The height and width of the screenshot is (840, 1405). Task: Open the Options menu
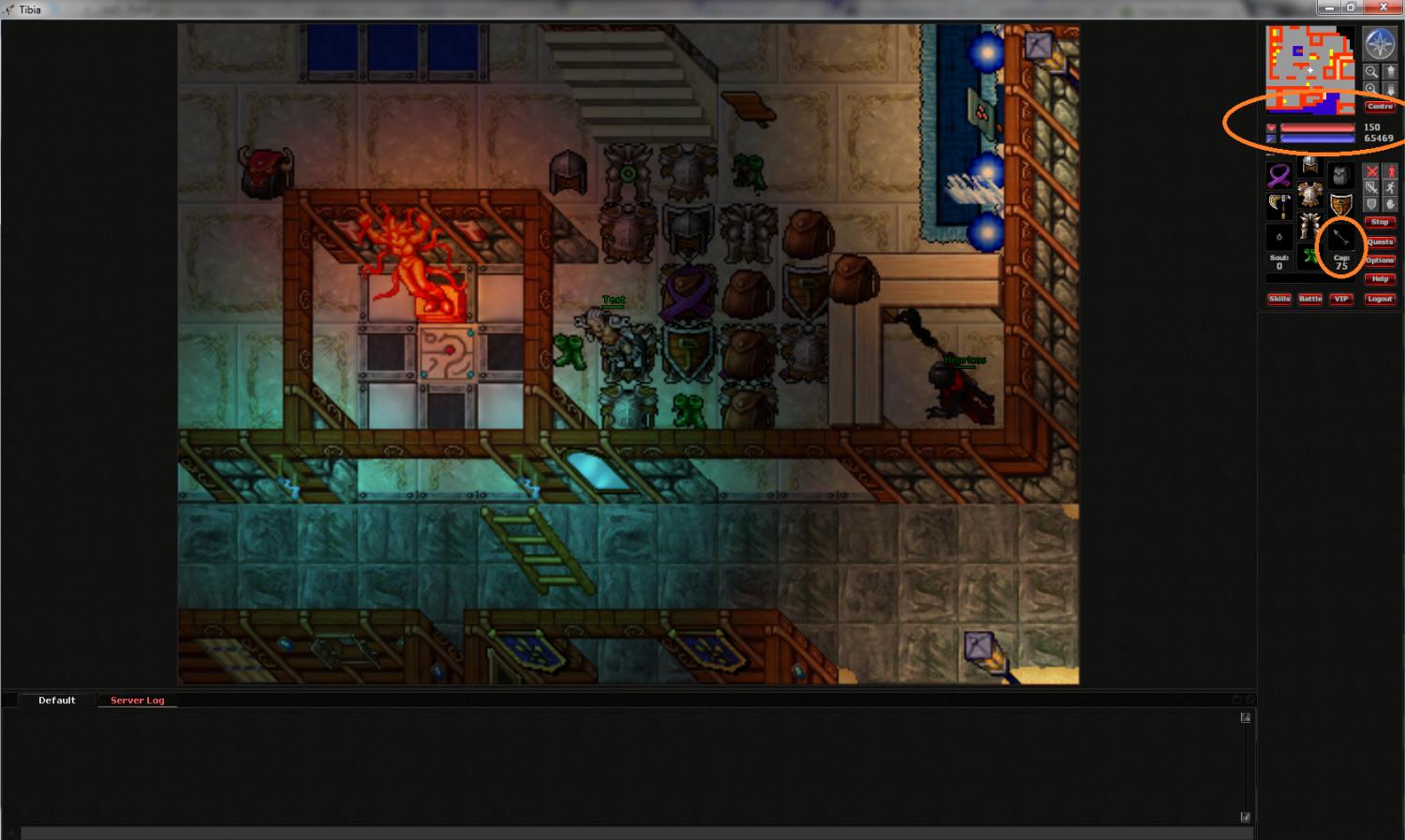point(1380,260)
